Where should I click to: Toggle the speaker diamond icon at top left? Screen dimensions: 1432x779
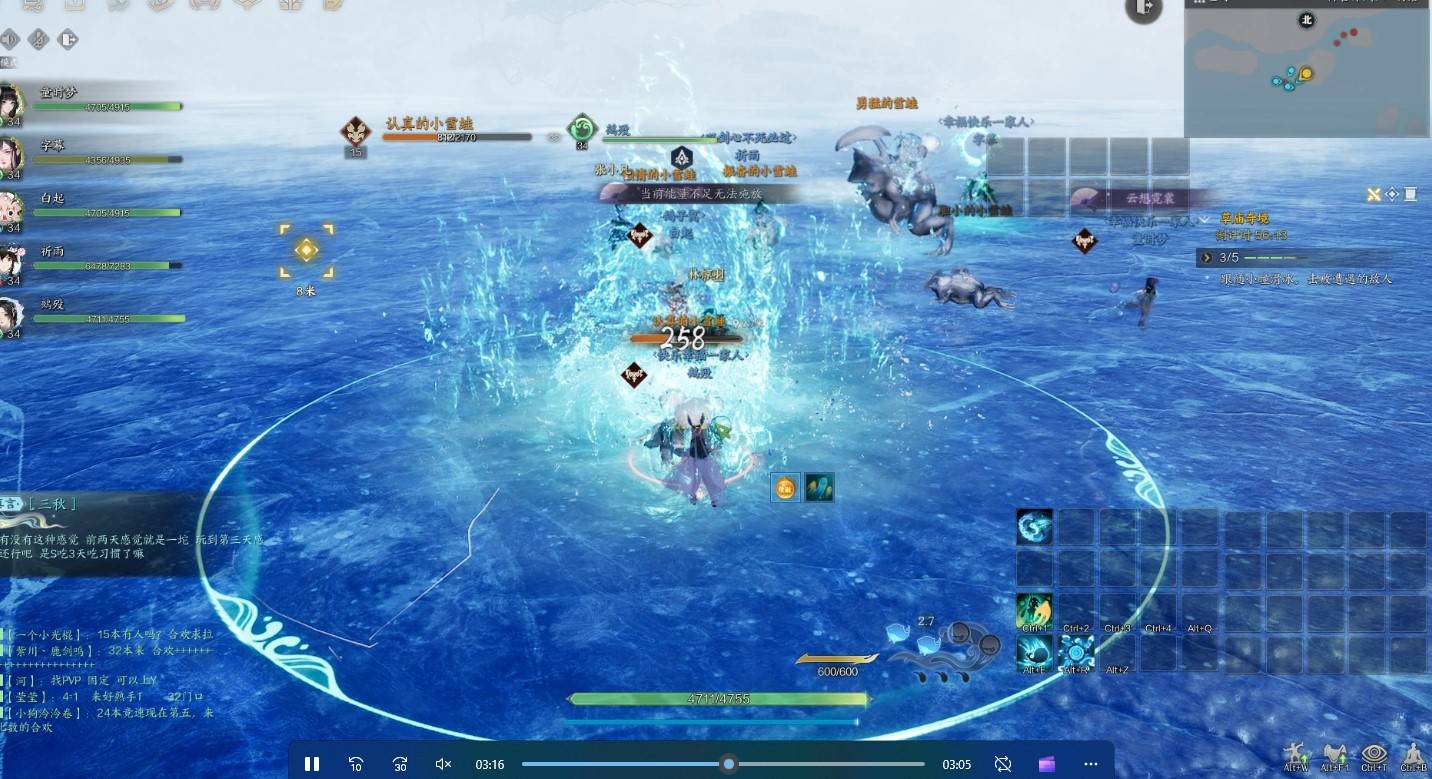[x=10, y=39]
